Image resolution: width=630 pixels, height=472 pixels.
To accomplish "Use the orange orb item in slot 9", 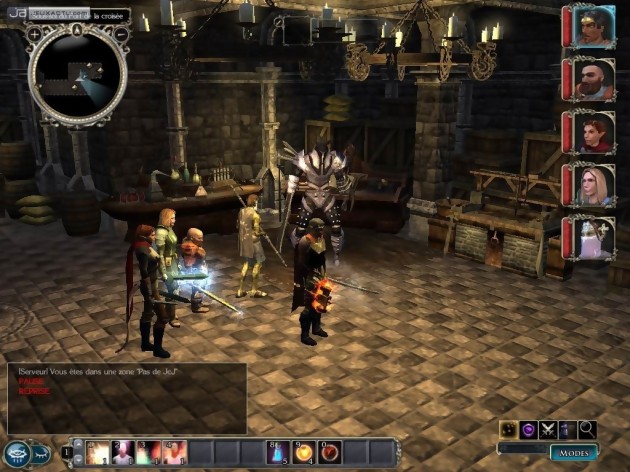I will [305, 452].
